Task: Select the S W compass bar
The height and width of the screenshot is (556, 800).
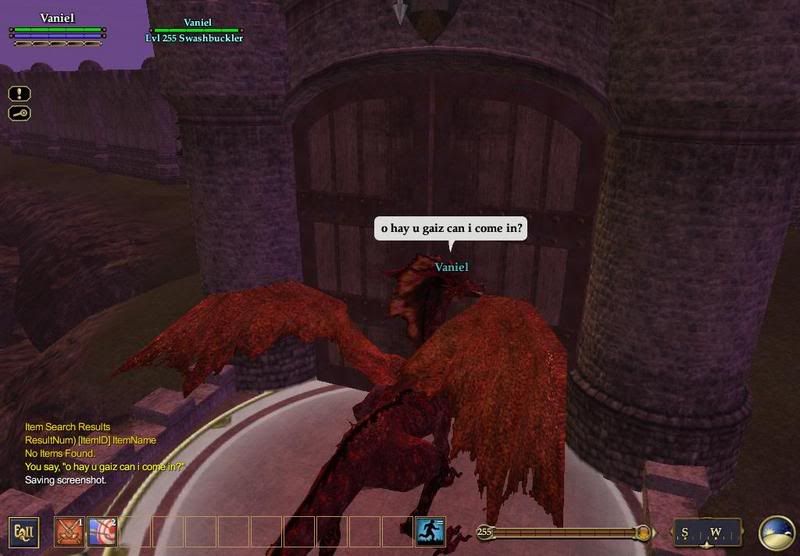Action: 707,532
